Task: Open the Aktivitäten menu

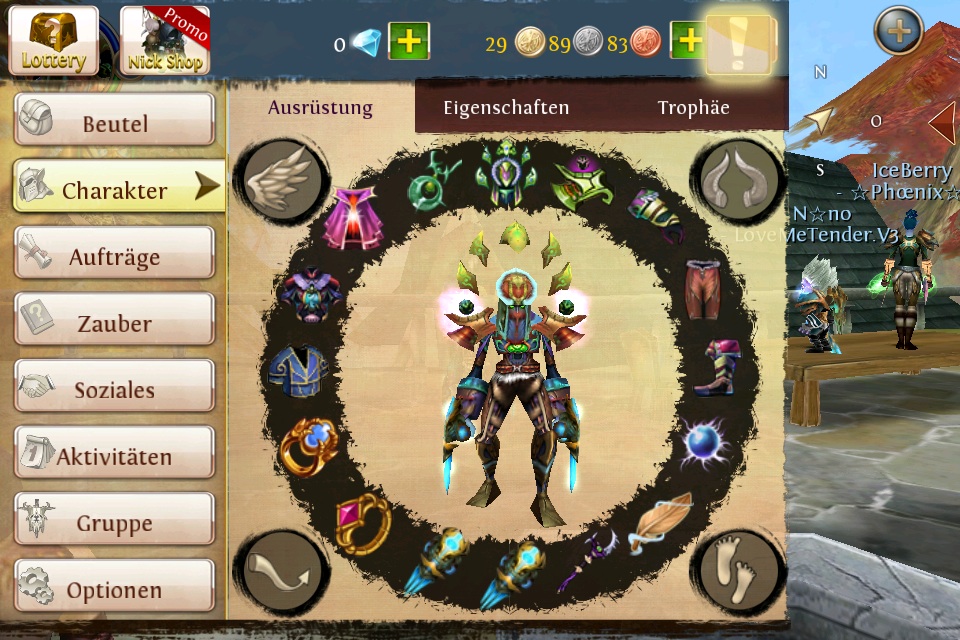Action: 114,456
